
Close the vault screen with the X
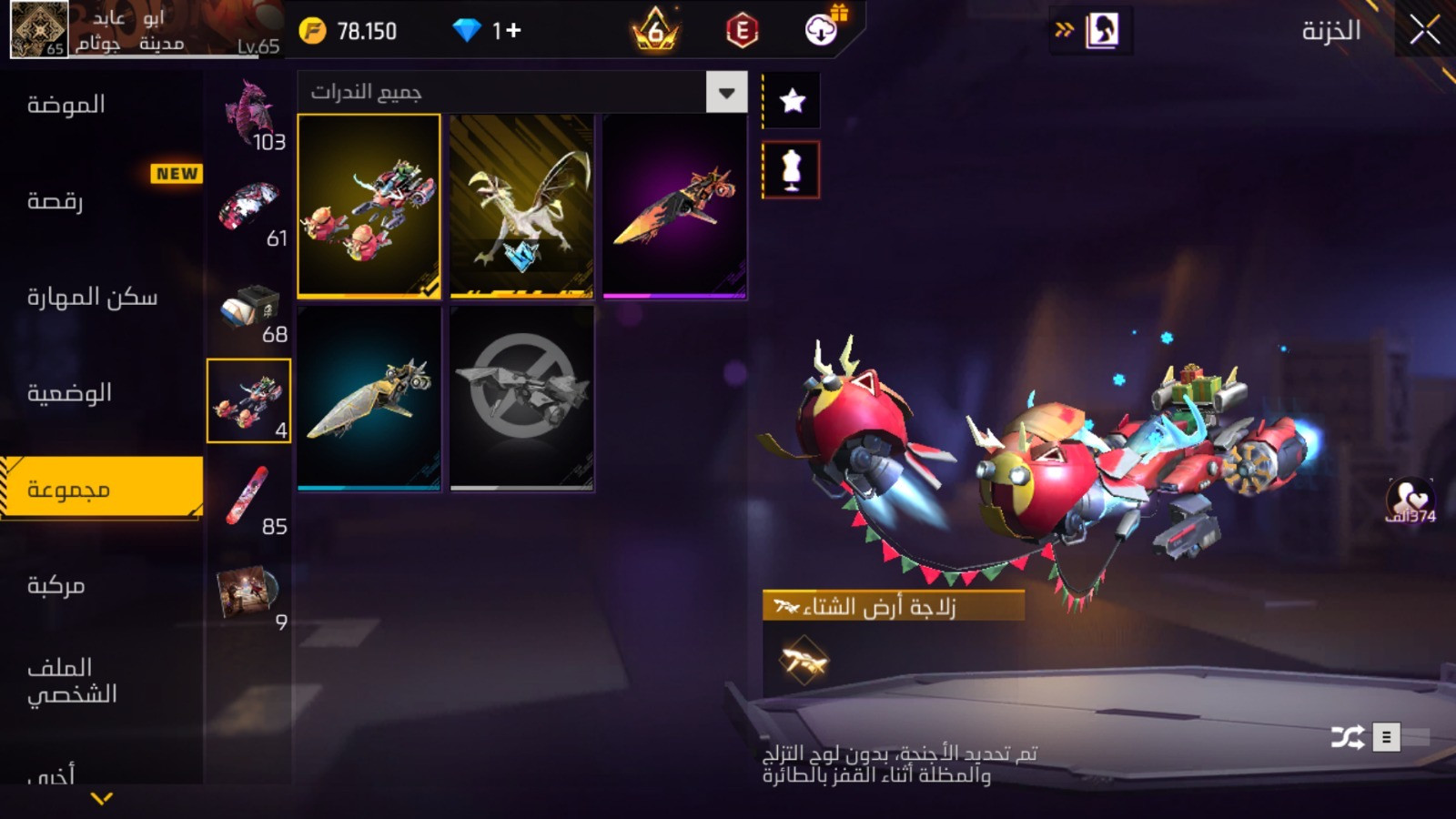[1424, 30]
